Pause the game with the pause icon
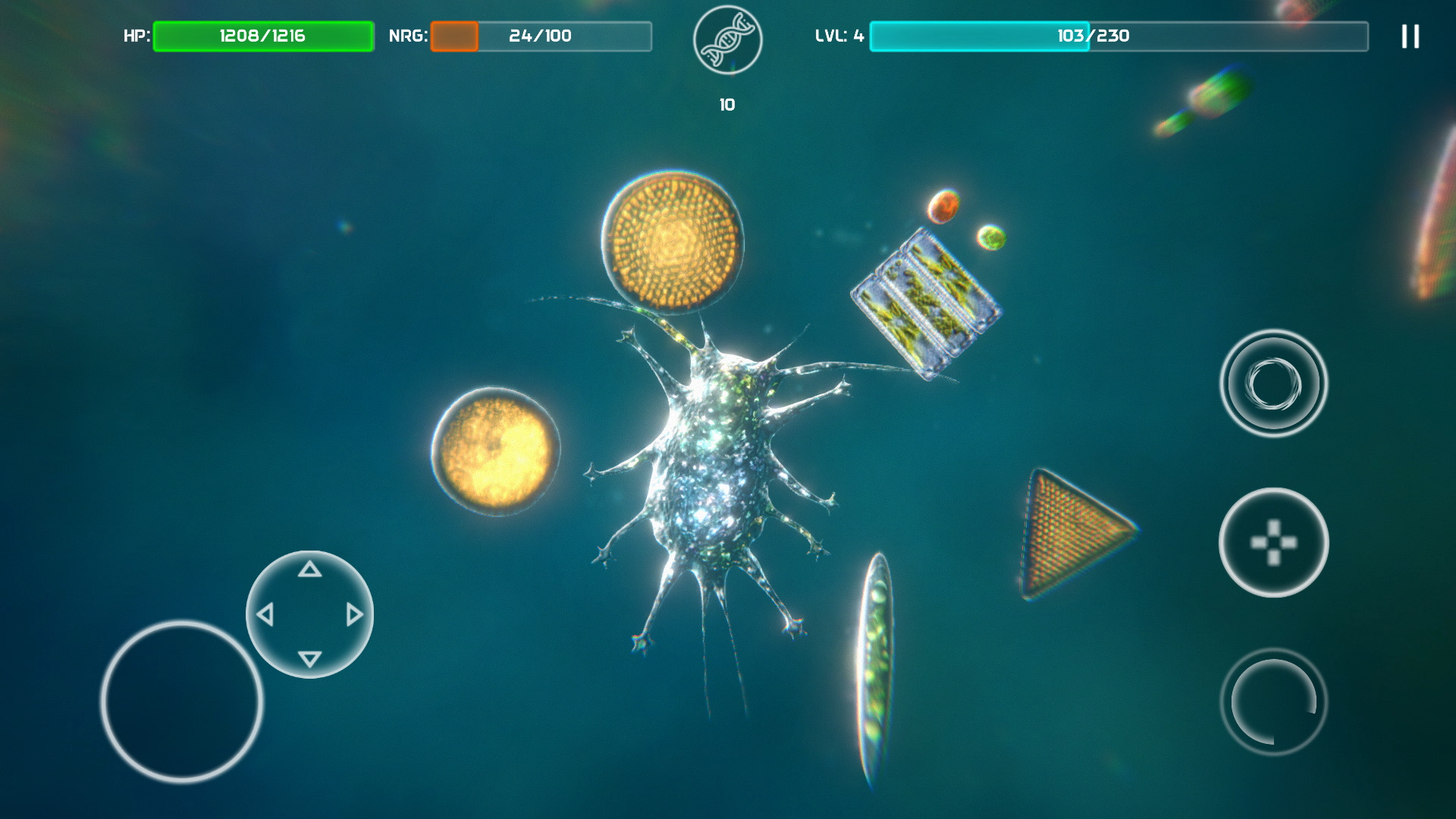Image resolution: width=1456 pixels, height=819 pixels. tap(1410, 36)
